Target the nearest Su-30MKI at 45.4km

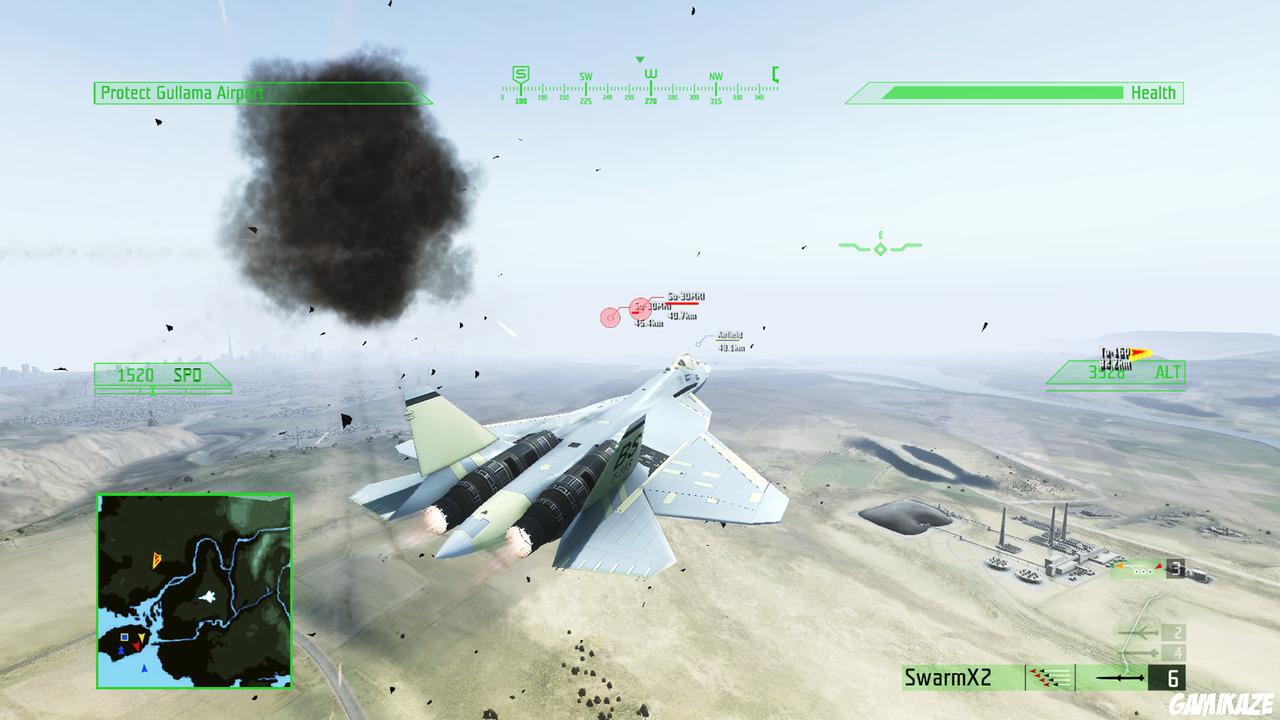tap(610, 315)
